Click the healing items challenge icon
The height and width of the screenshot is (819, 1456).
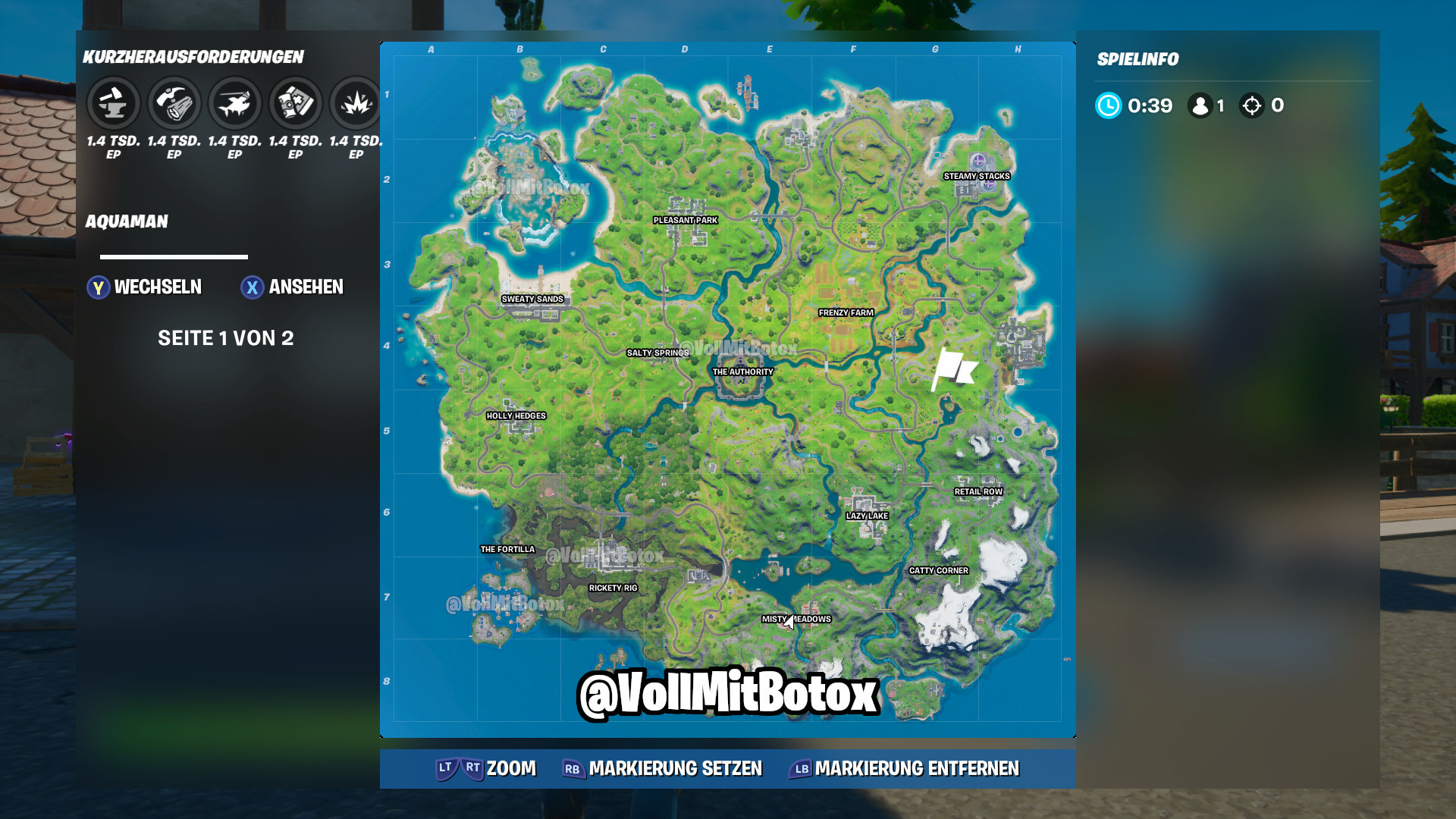click(294, 102)
